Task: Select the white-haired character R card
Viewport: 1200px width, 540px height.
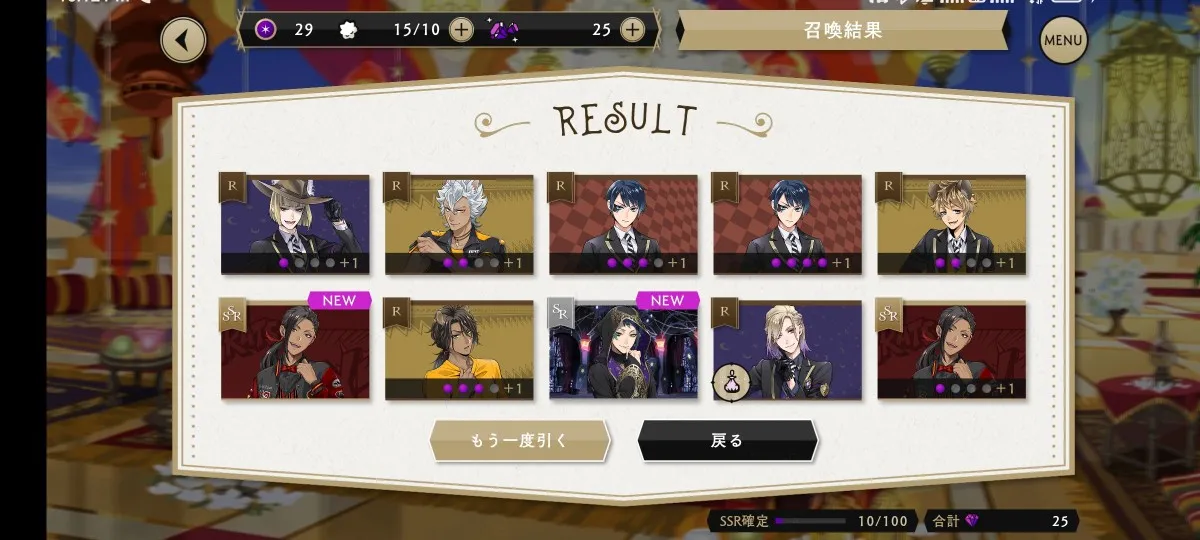Action: click(x=459, y=224)
